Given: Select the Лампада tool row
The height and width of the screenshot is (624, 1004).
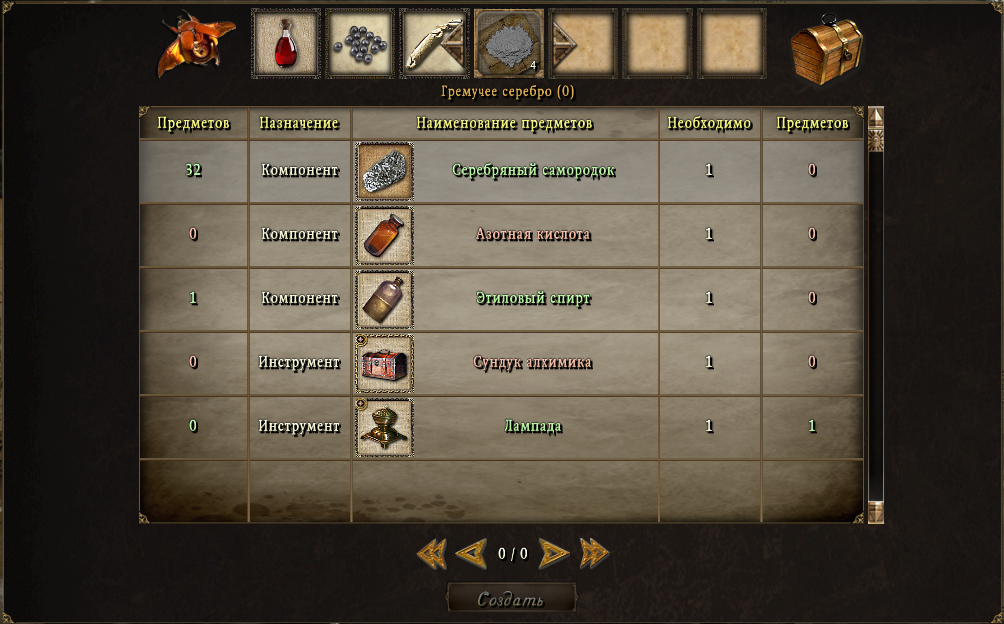Looking at the screenshot, I should [533, 427].
